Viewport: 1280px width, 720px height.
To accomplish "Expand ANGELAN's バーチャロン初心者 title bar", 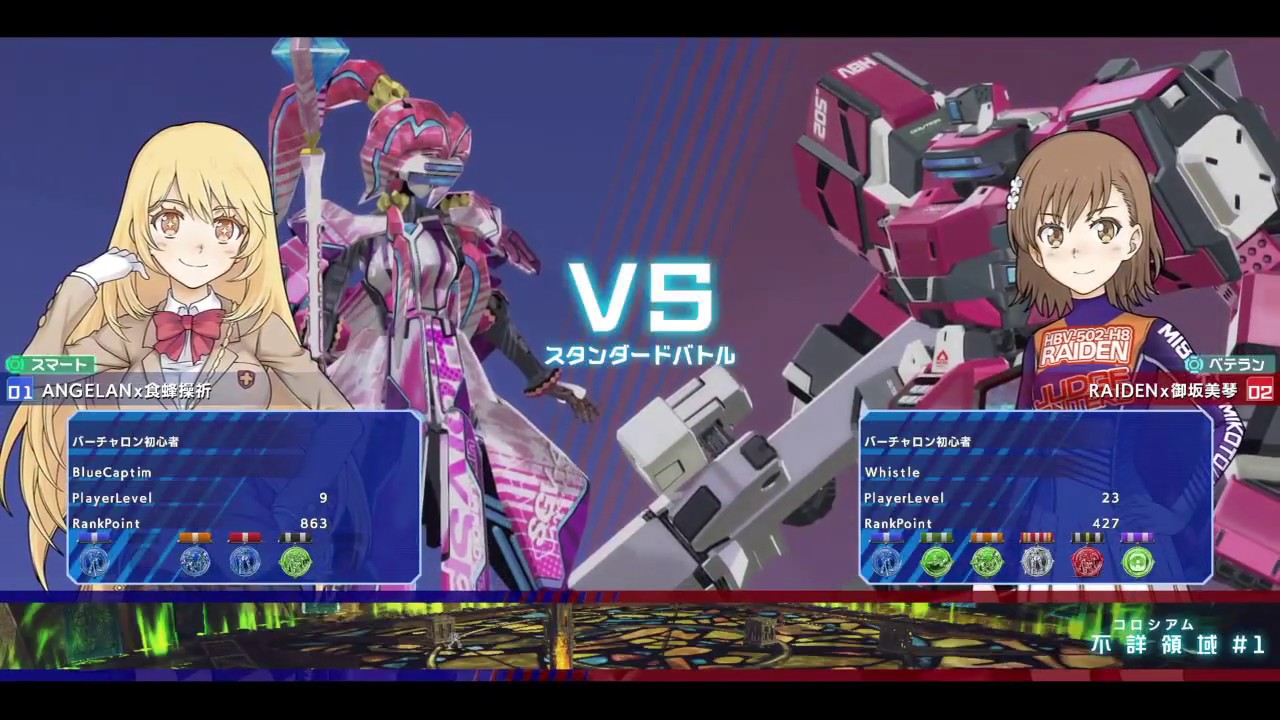I will [x=125, y=441].
